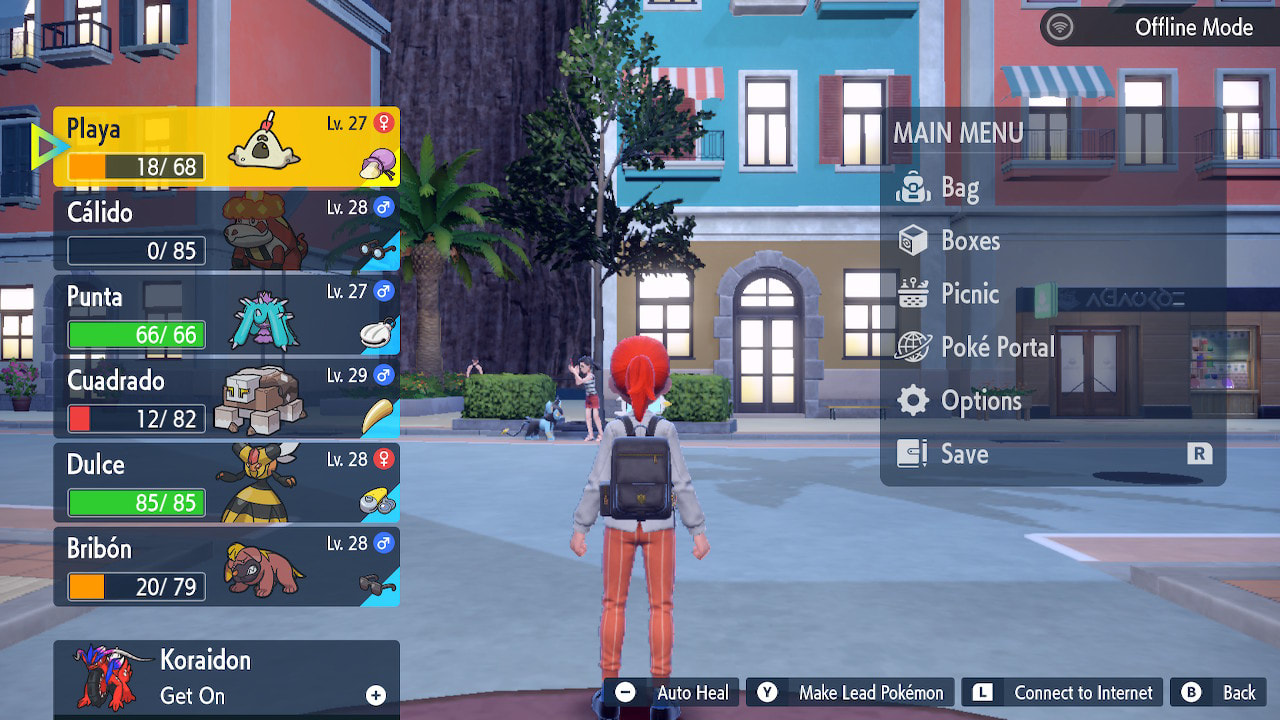Choose party Pokémon Punta
This screenshot has width=1280, height=720.
[x=226, y=315]
